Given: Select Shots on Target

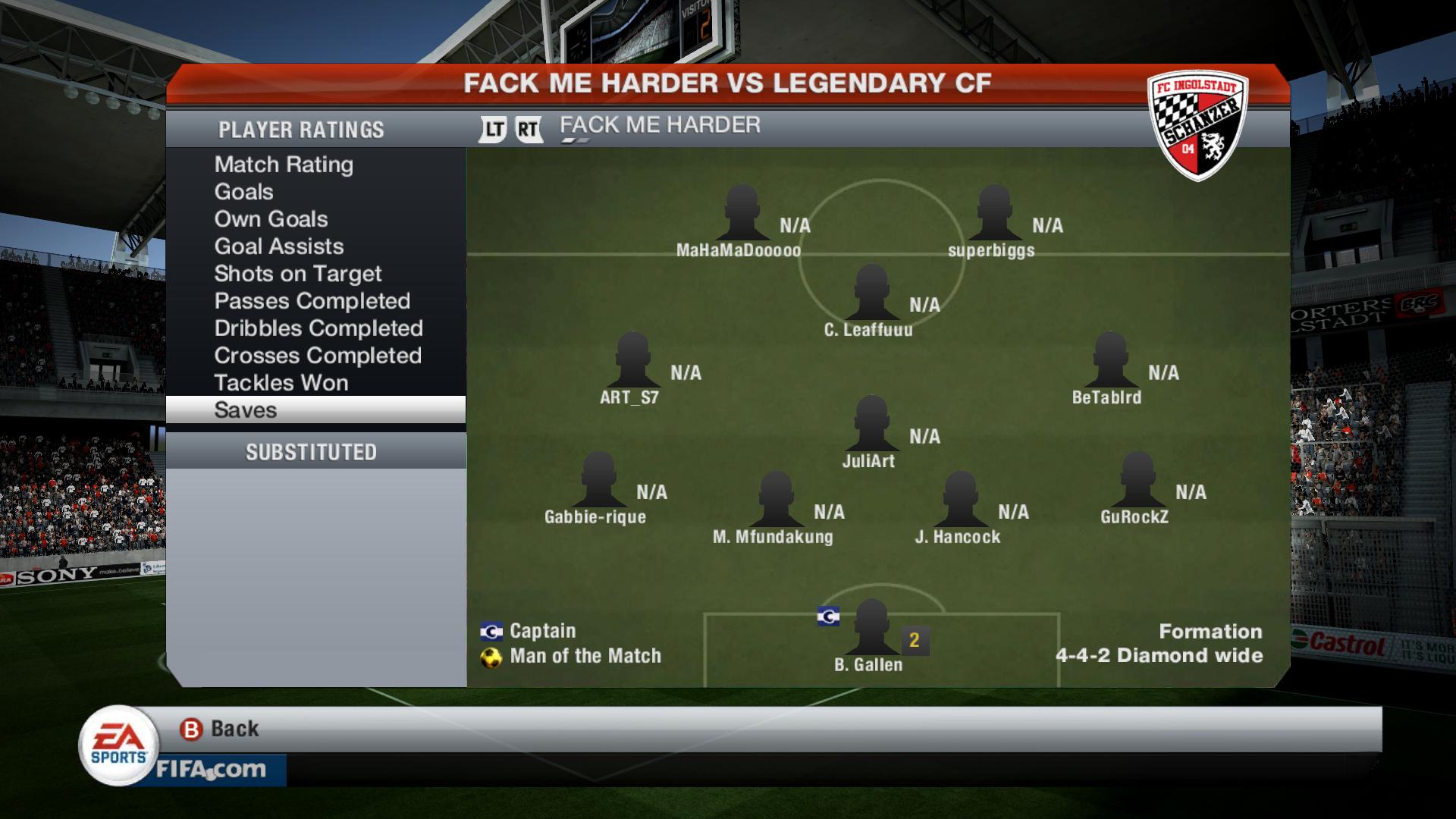Looking at the screenshot, I should pos(297,274).
